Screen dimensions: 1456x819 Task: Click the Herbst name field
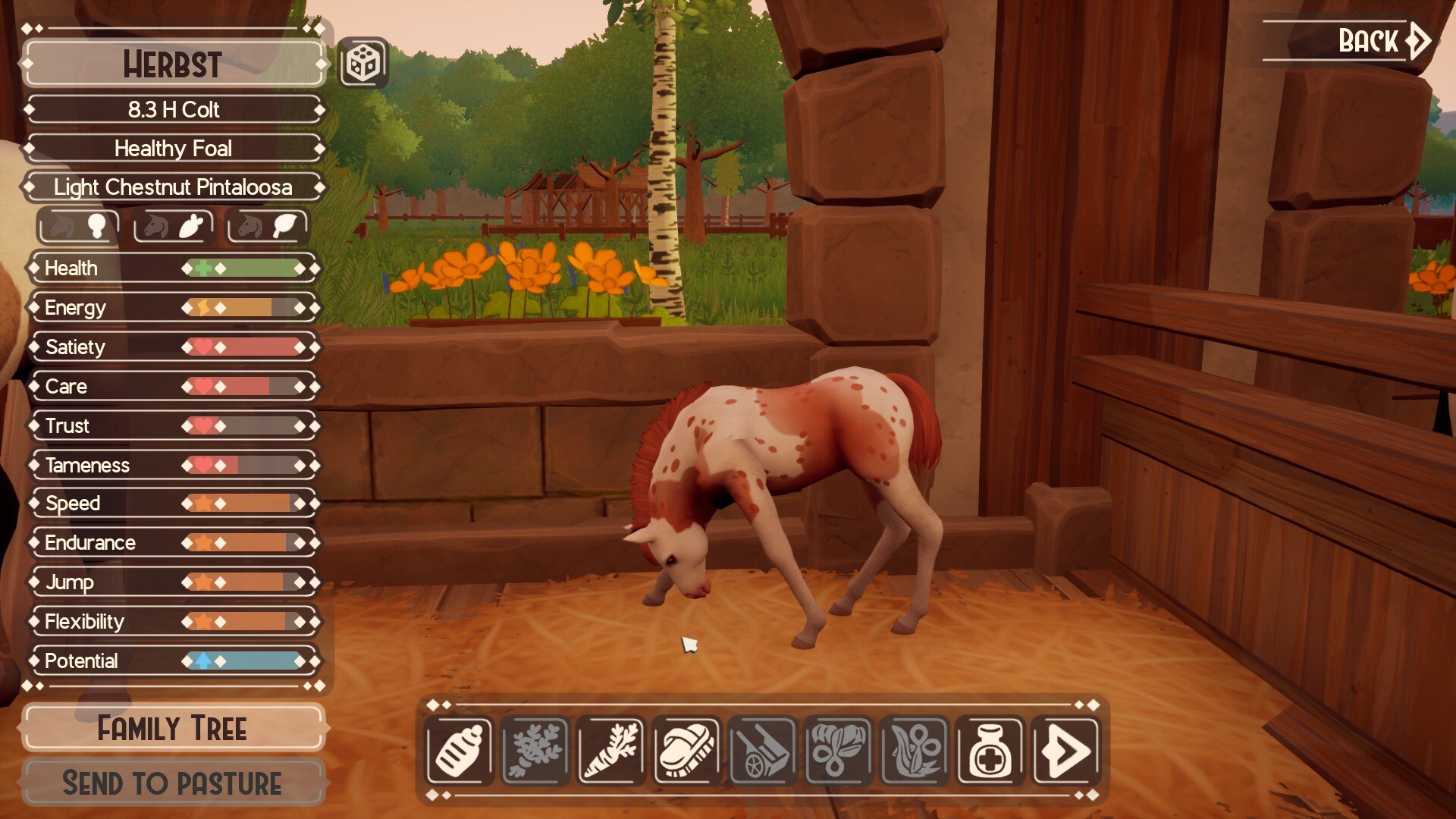tap(173, 64)
